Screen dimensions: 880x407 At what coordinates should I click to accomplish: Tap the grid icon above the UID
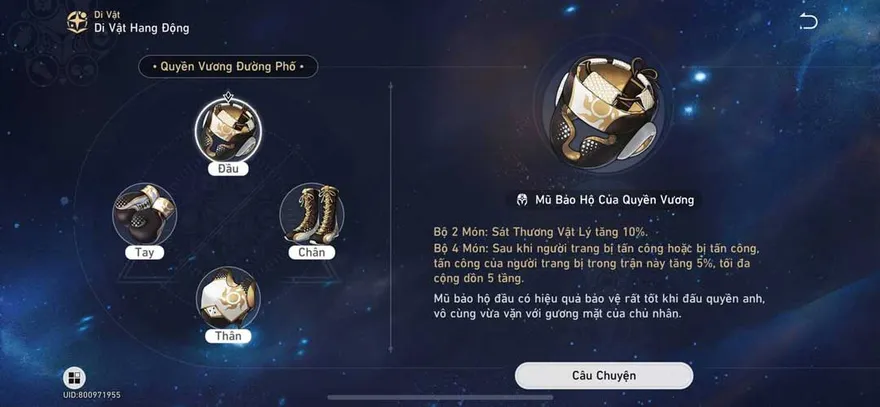(74, 378)
